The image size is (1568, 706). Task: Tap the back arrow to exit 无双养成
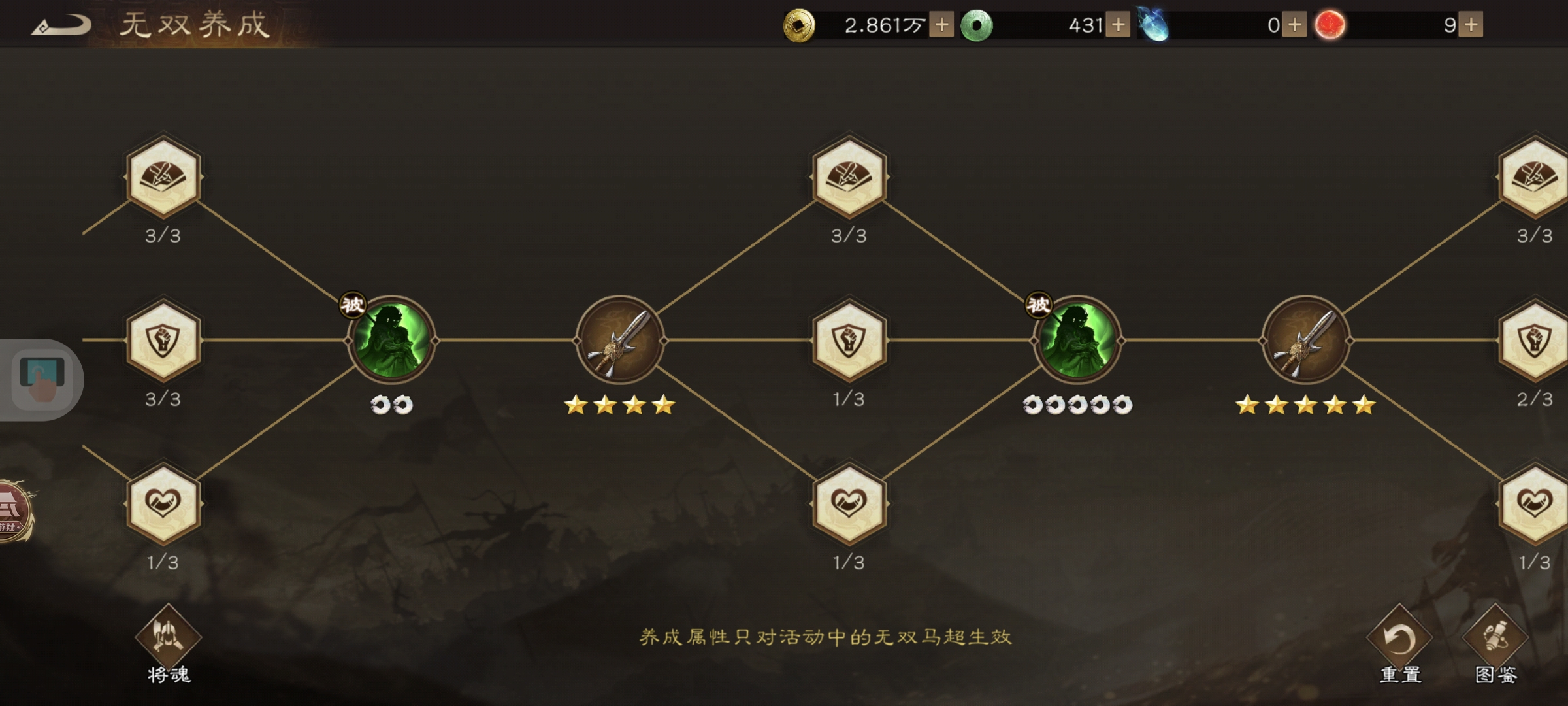click(x=62, y=25)
